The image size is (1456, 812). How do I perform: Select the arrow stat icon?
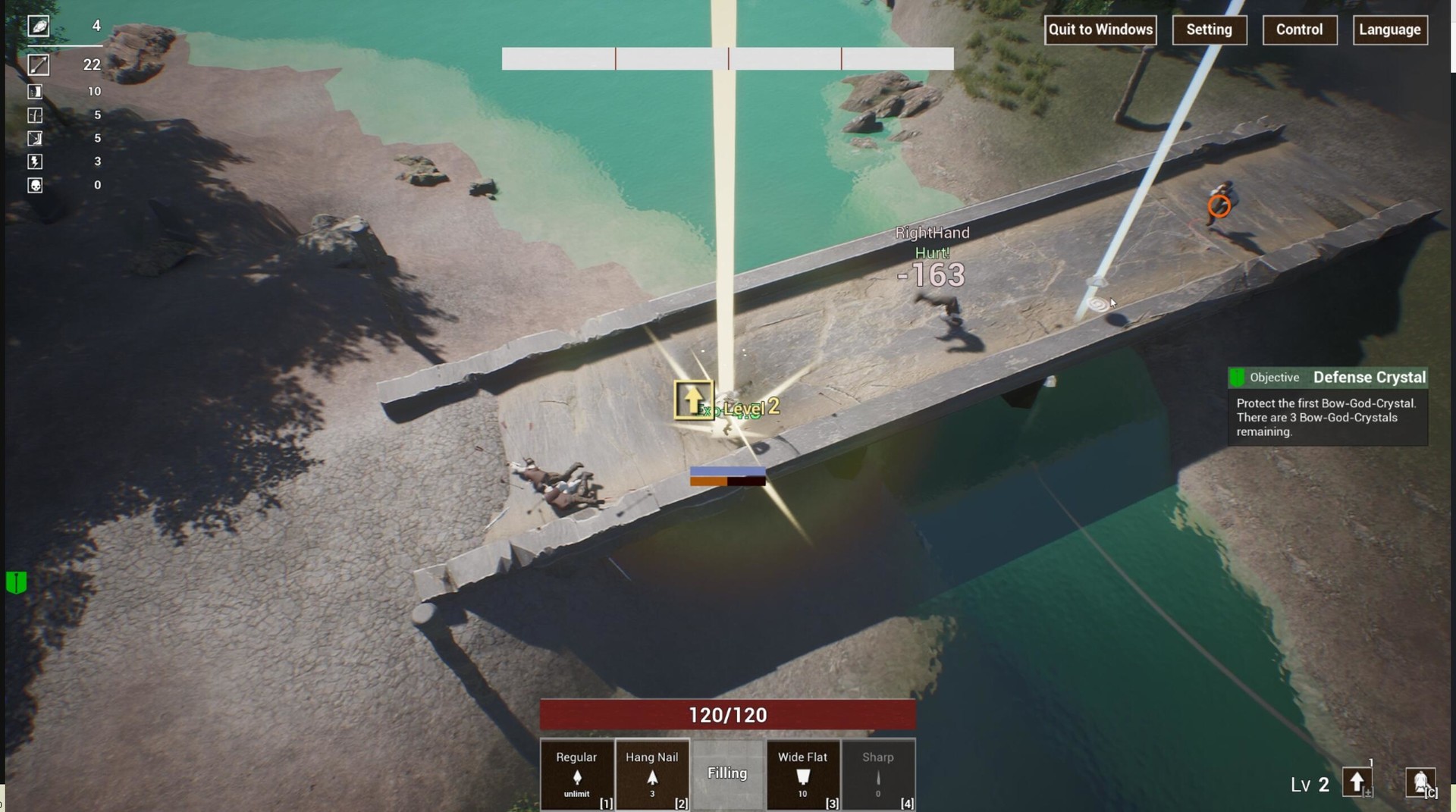click(39, 65)
